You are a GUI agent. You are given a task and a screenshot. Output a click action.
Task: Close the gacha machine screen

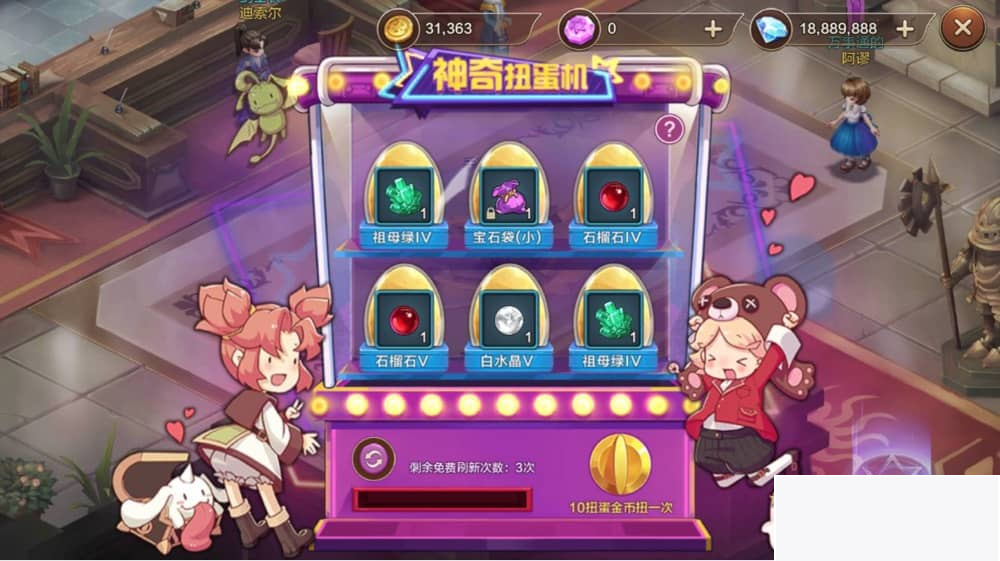click(963, 28)
